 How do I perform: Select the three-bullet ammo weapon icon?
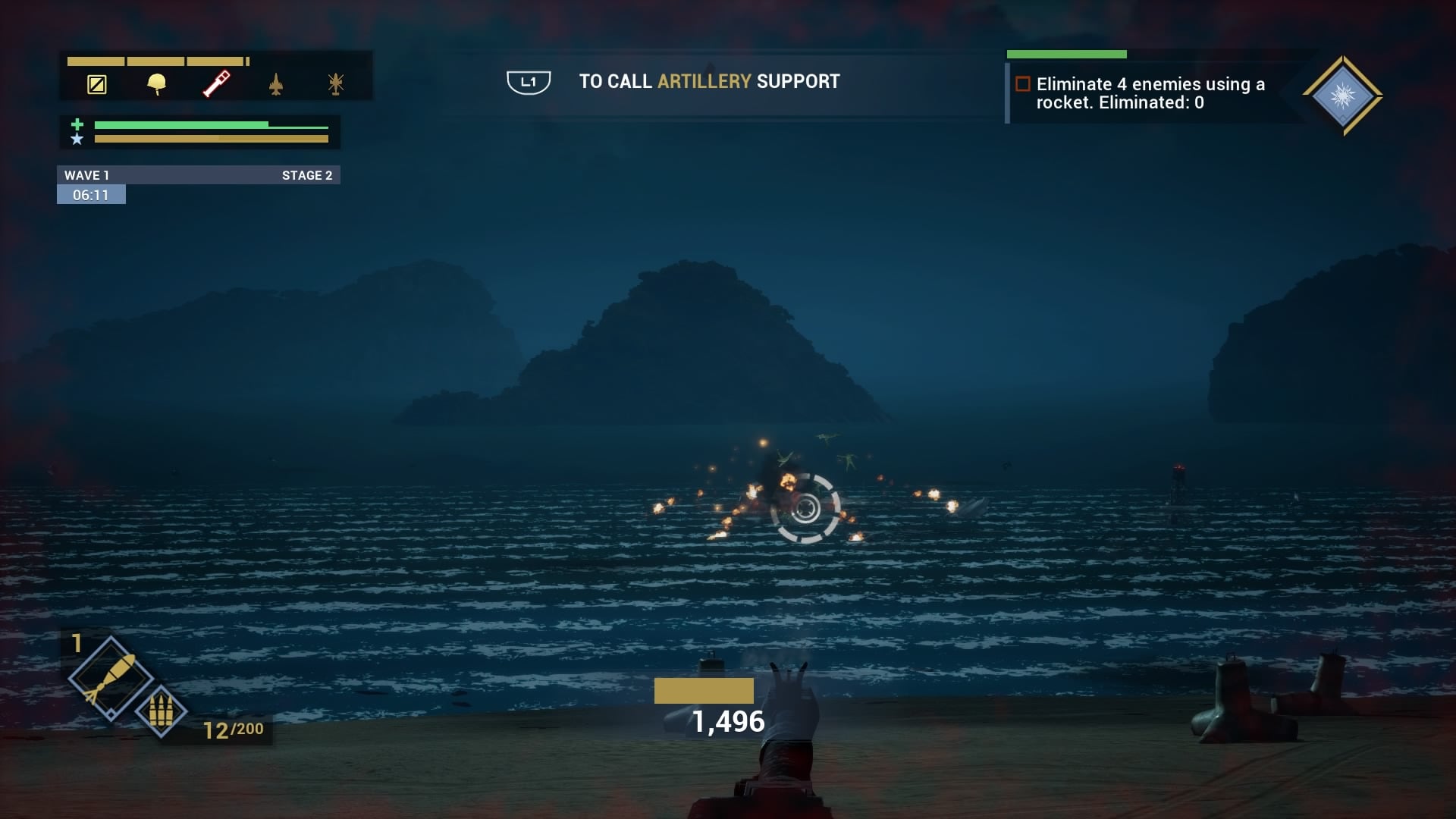coord(161,711)
